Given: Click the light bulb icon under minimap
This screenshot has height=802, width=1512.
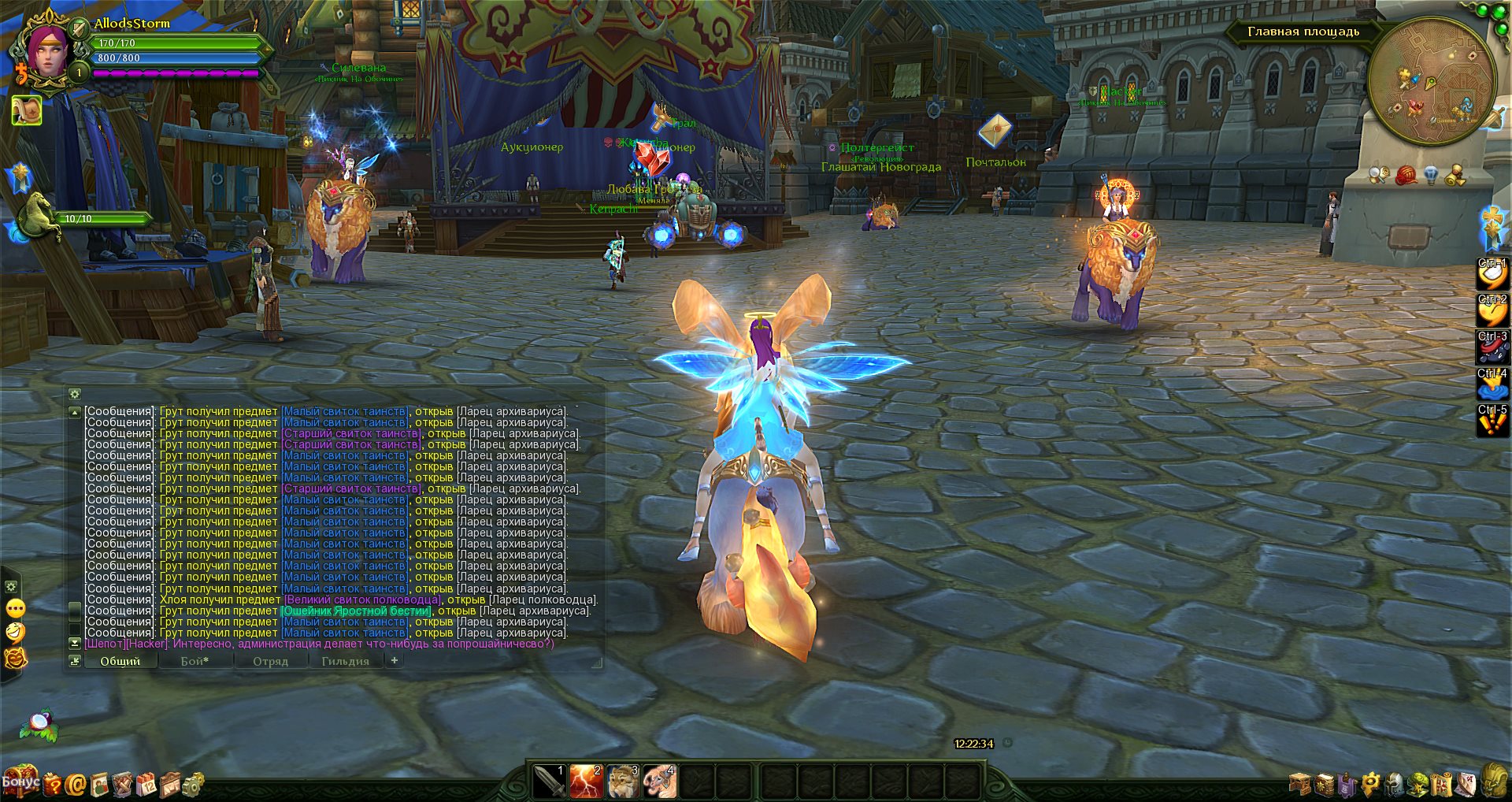Looking at the screenshot, I should (1432, 175).
